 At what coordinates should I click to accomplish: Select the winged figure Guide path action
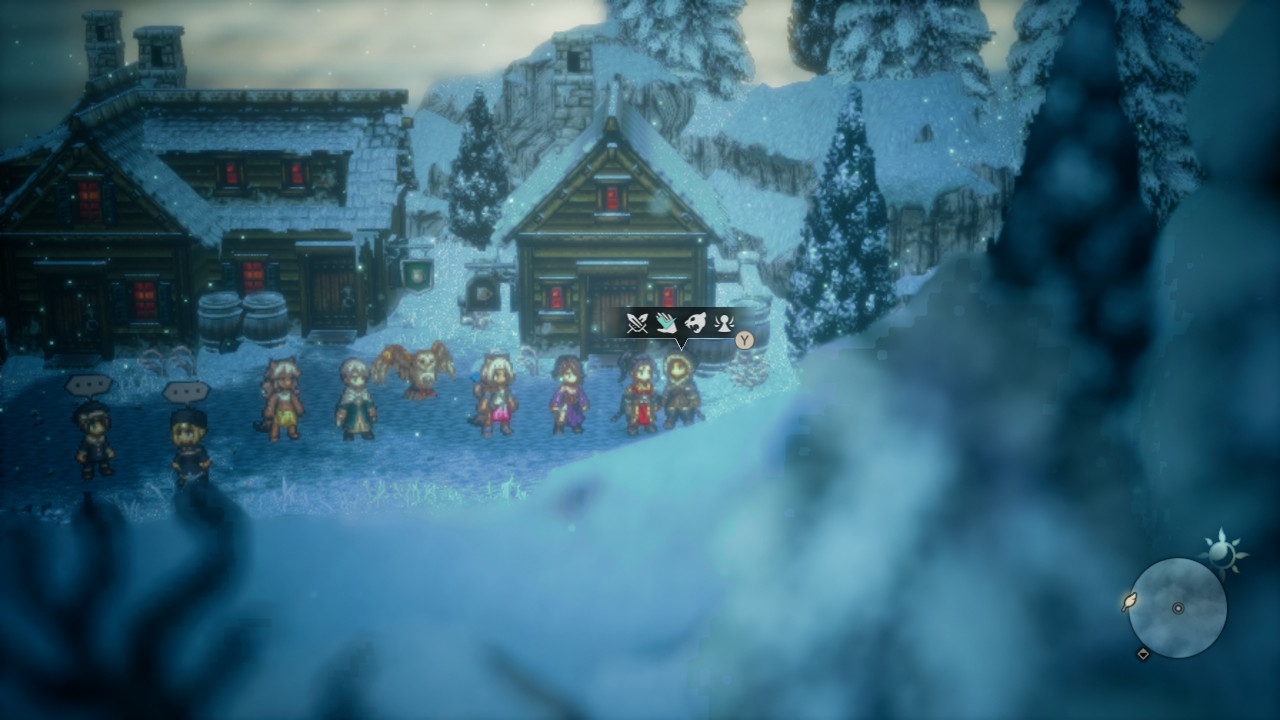pos(724,322)
